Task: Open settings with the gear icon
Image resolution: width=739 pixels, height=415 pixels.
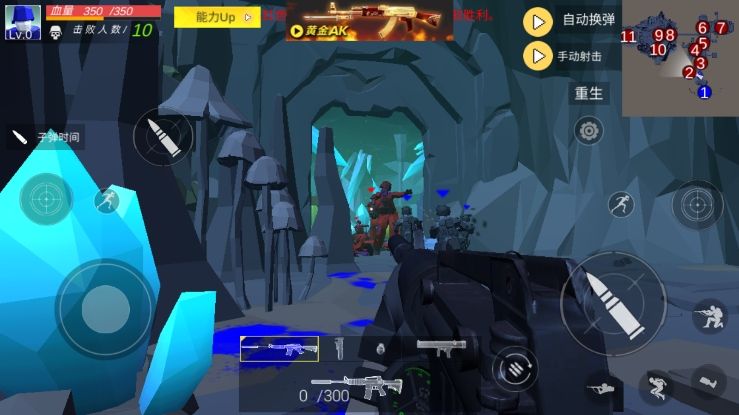Action: 589,130
